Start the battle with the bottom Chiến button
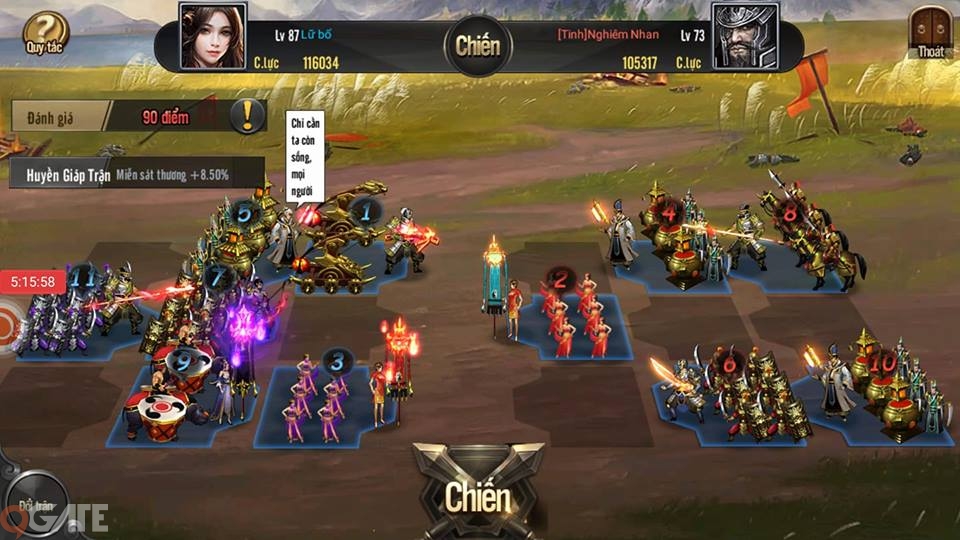 (477, 496)
